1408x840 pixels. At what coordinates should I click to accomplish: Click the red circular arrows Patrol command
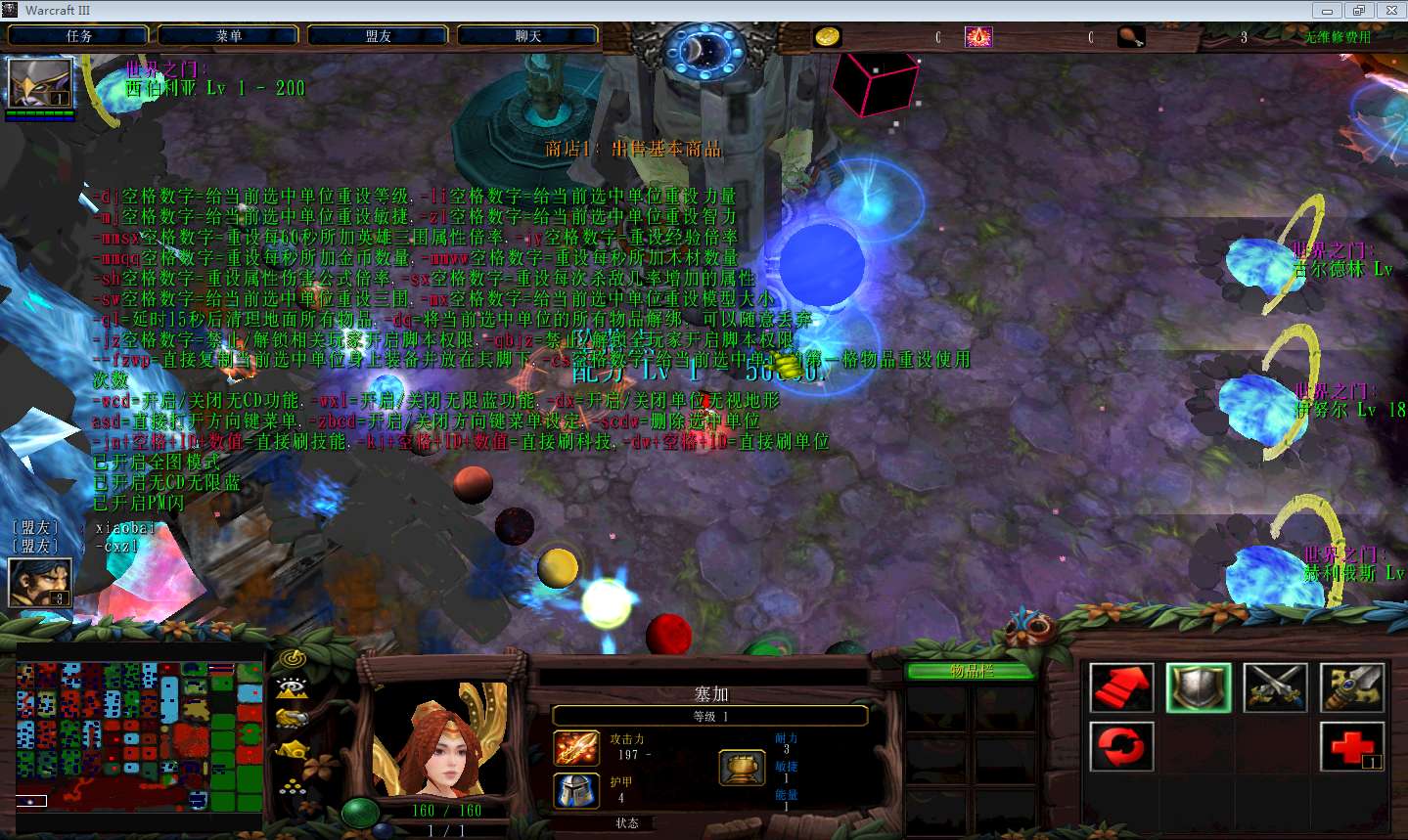click(1121, 747)
